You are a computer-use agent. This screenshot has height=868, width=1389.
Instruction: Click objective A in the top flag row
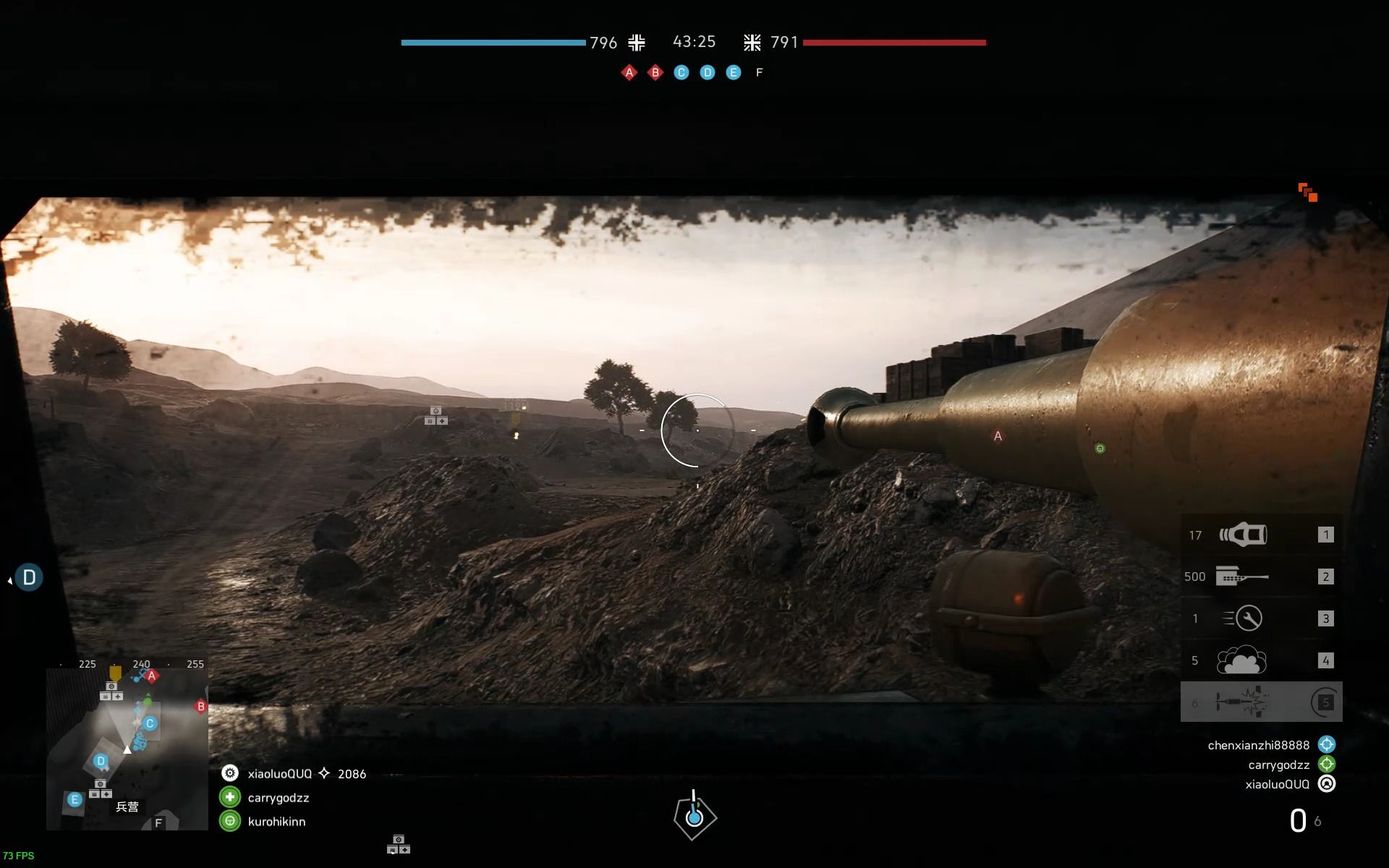tap(629, 72)
